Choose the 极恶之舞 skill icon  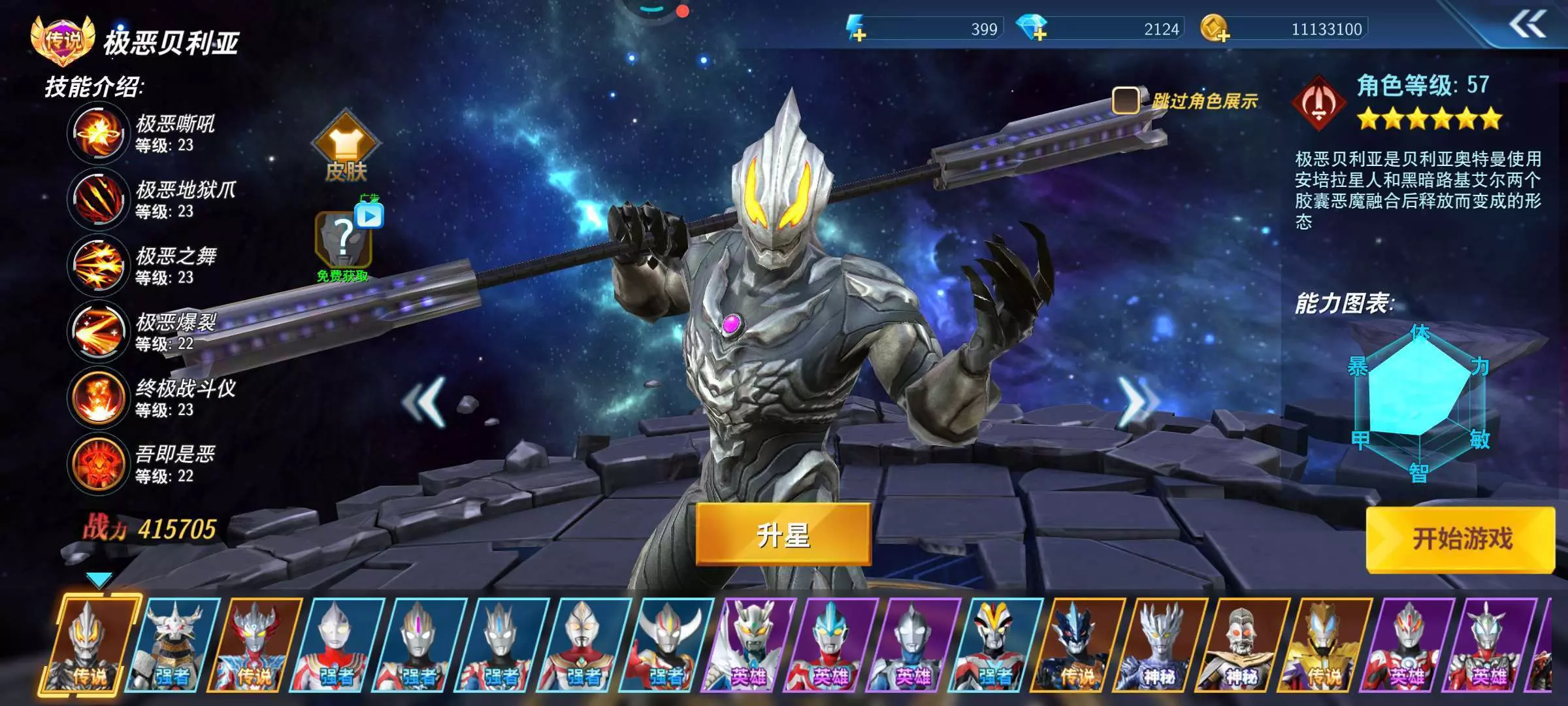(x=98, y=265)
